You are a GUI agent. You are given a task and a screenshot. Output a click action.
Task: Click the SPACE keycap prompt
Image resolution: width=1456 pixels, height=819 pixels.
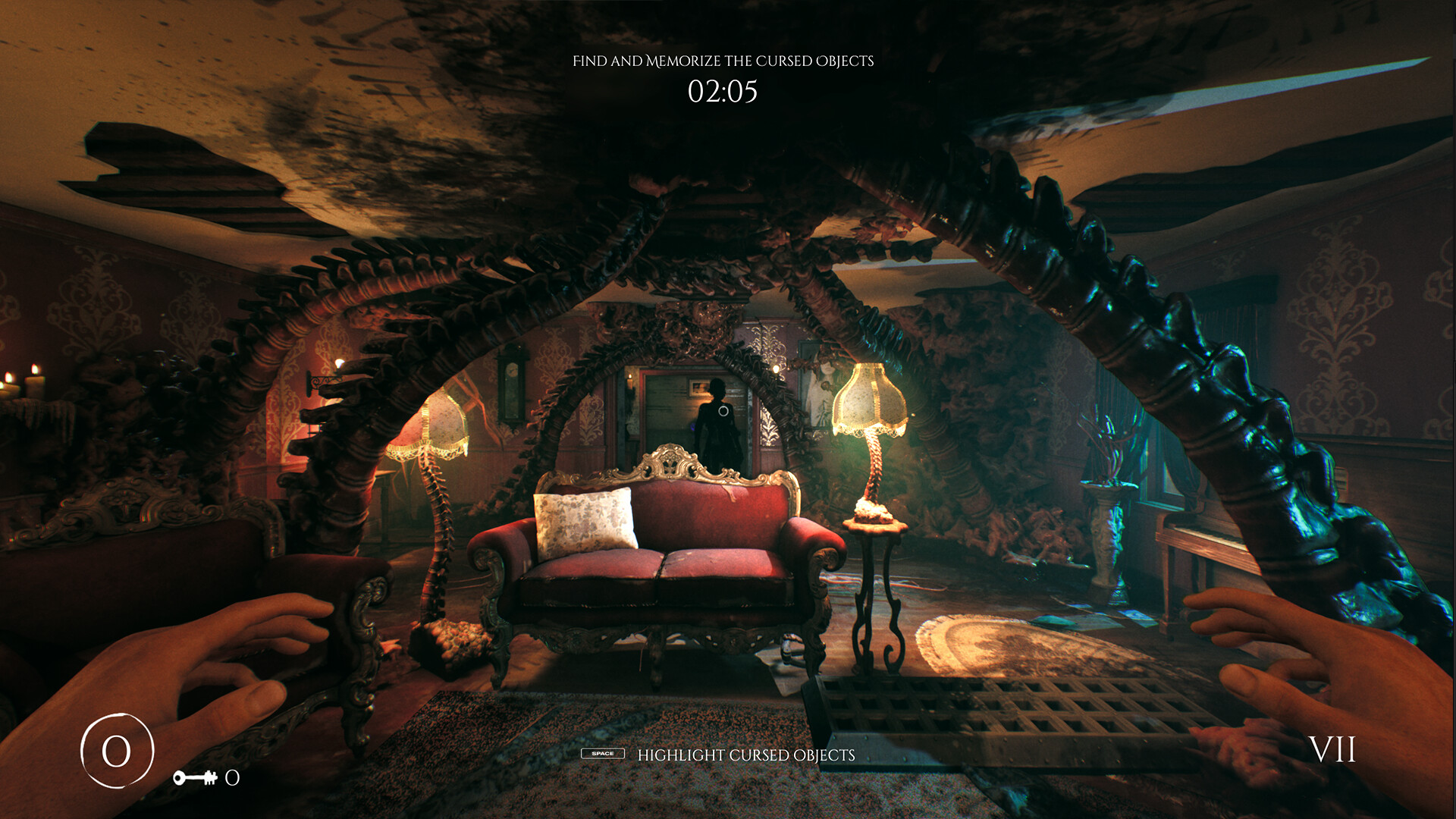603,755
